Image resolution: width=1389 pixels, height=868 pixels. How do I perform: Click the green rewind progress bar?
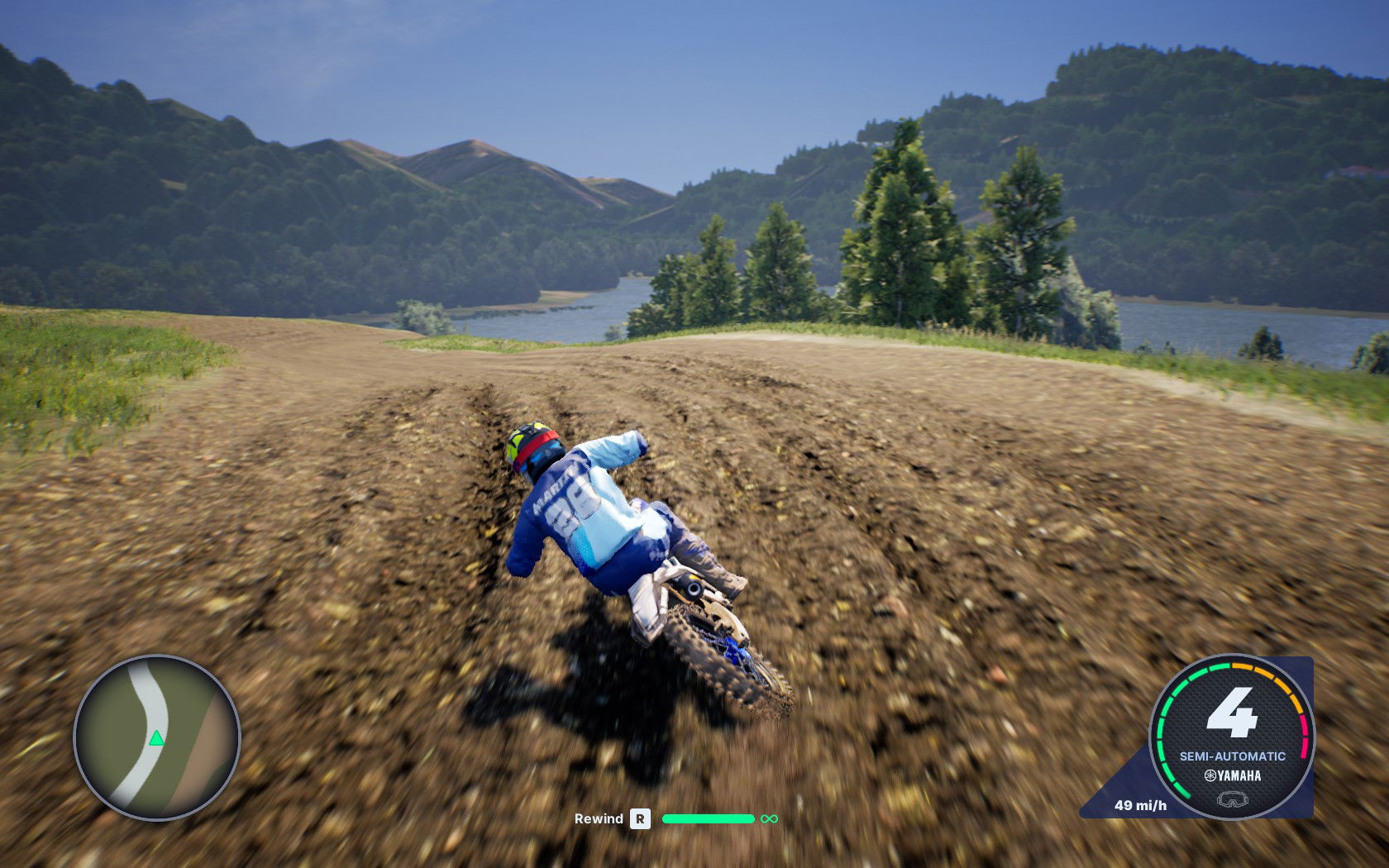tap(707, 819)
